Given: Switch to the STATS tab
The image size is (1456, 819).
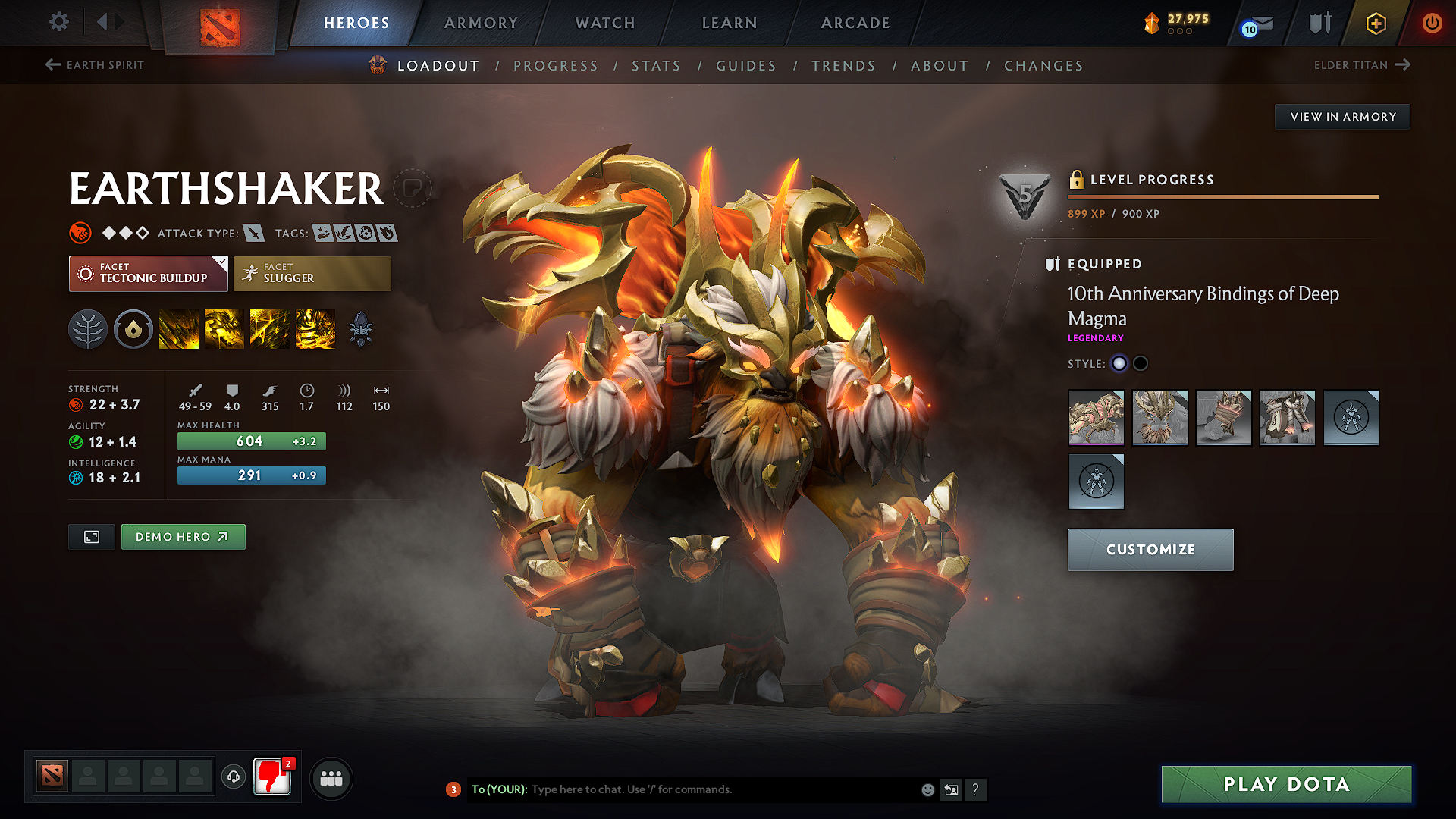Looking at the screenshot, I should pyautogui.click(x=656, y=65).
